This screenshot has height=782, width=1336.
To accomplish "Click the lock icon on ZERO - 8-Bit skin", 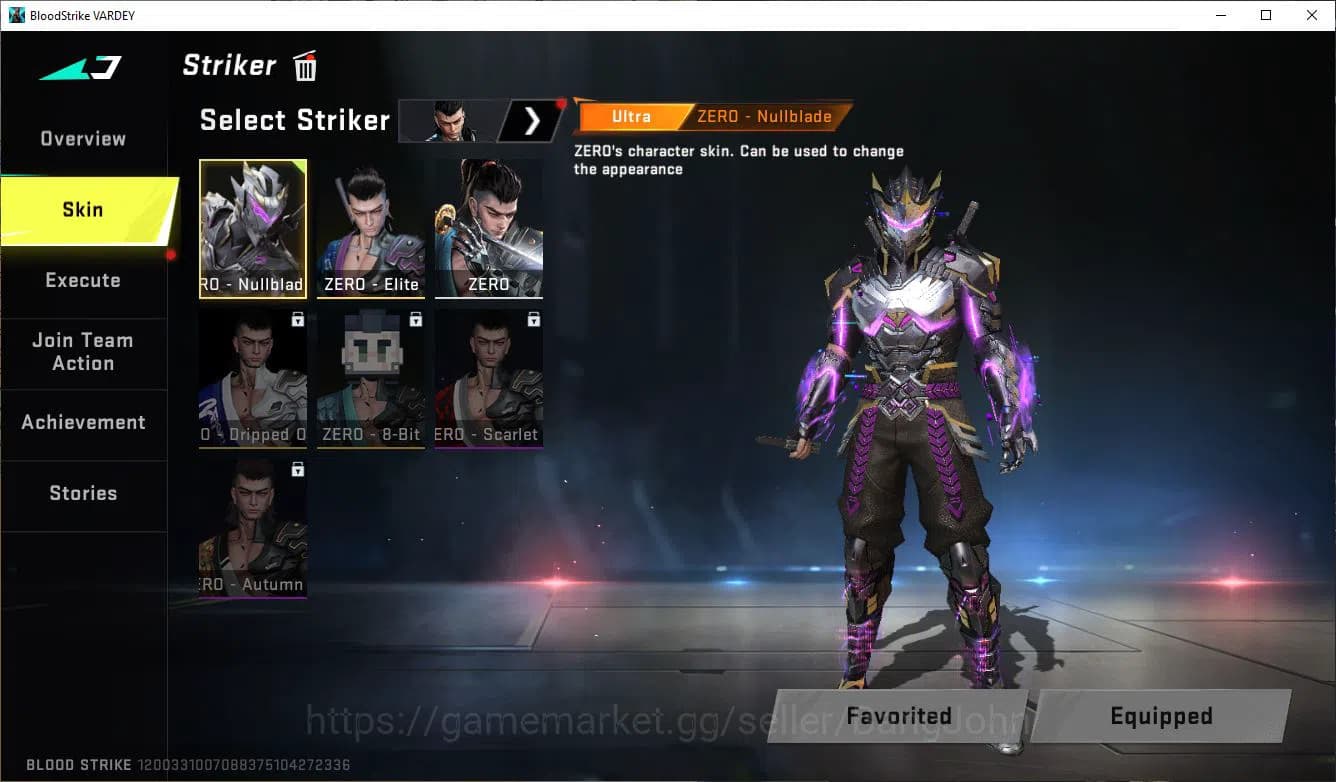I will pyautogui.click(x=415, y=318).
